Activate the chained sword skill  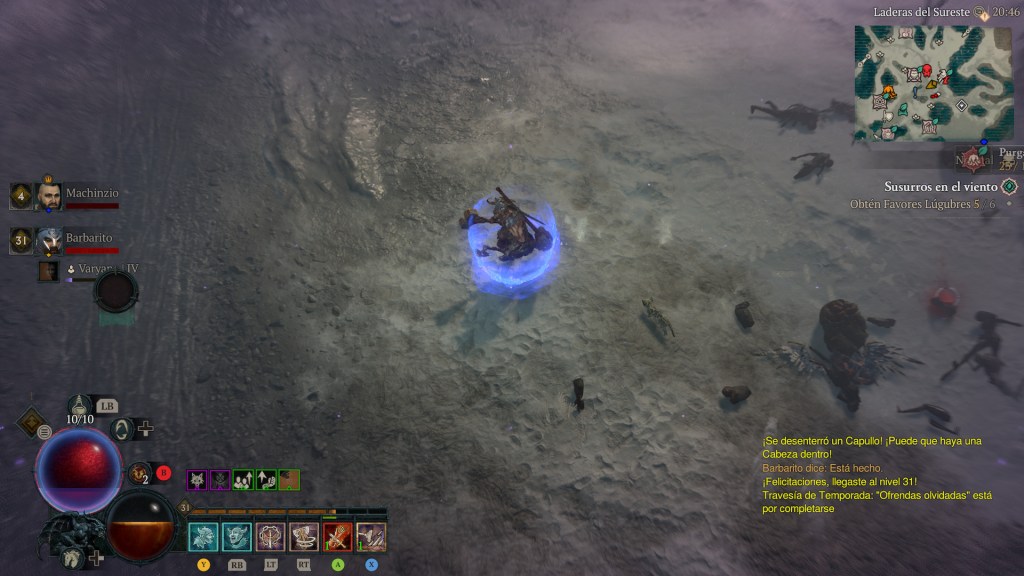tap(270, 537)
